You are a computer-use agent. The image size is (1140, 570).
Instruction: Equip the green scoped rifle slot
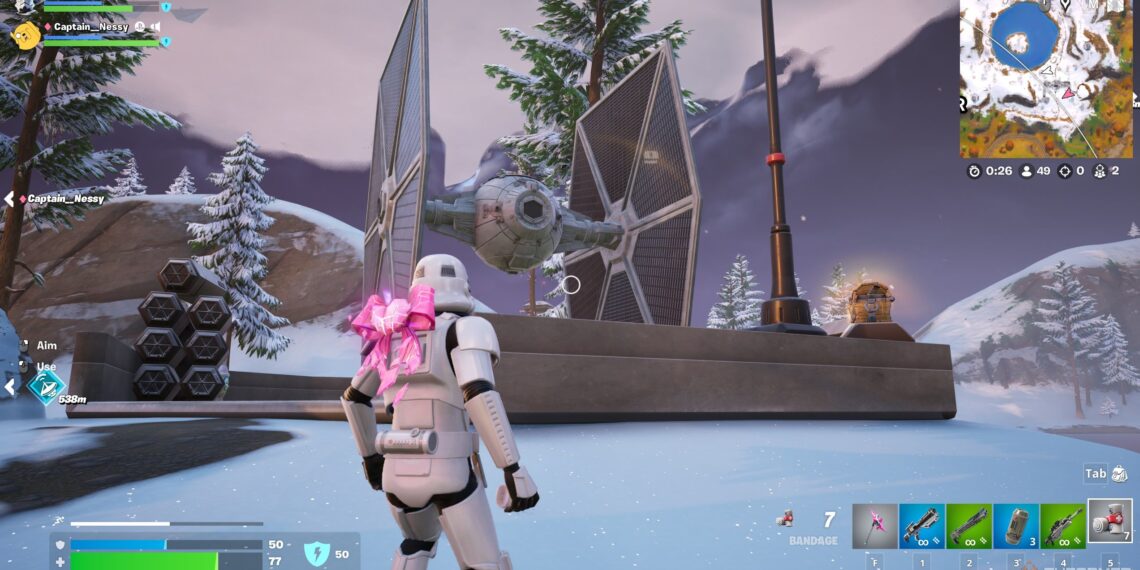click(1063, 526)
